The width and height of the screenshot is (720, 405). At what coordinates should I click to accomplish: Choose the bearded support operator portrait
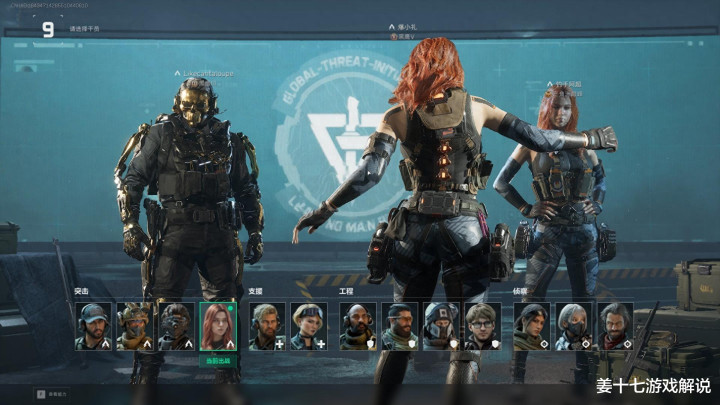click(x=267, y=326)
